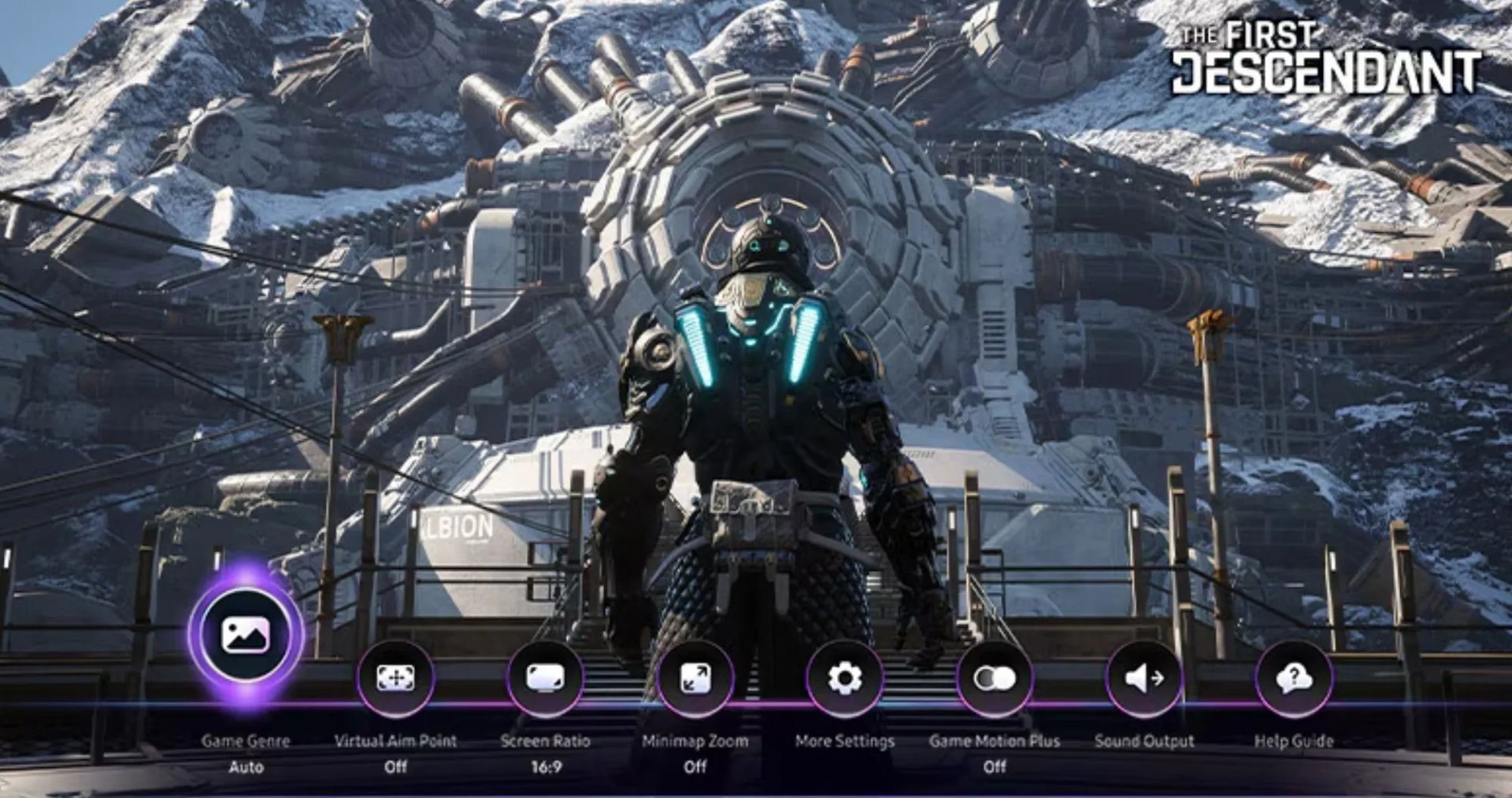Open the Help Guide
The image size is (1512, 798).
pyautogui.click(x=1294, y=678)
